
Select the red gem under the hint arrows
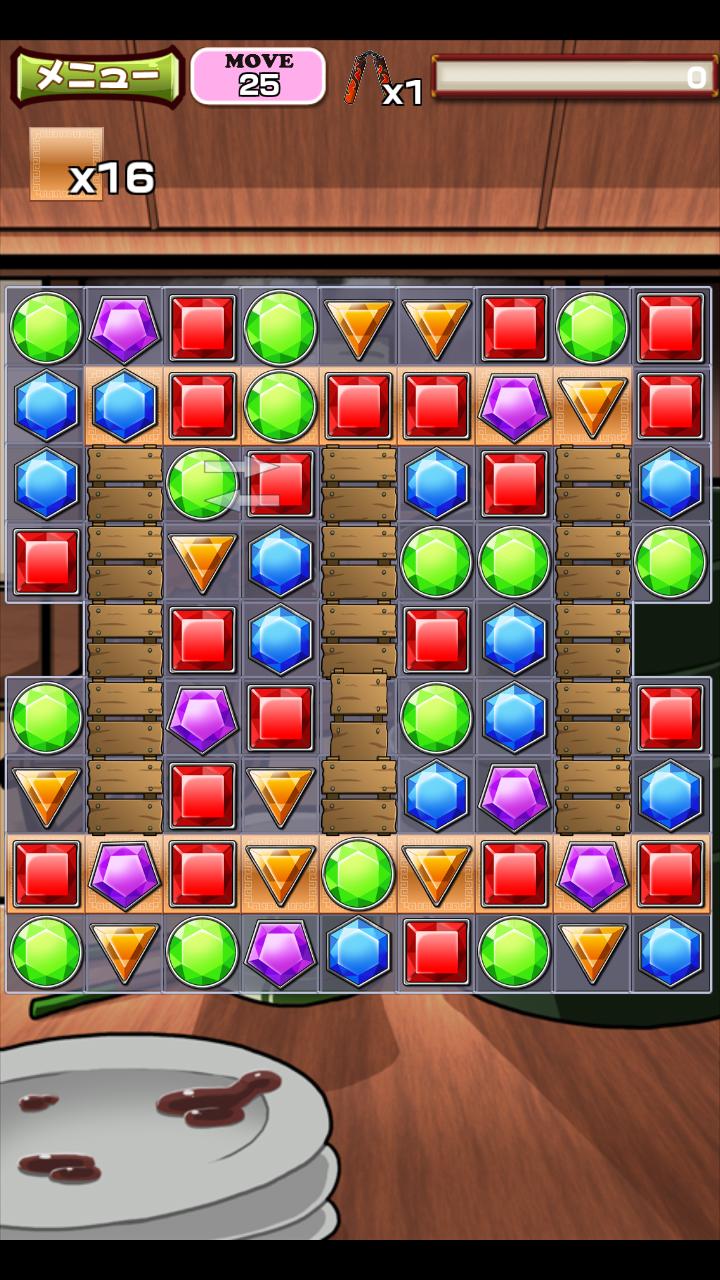pos(280,483)
